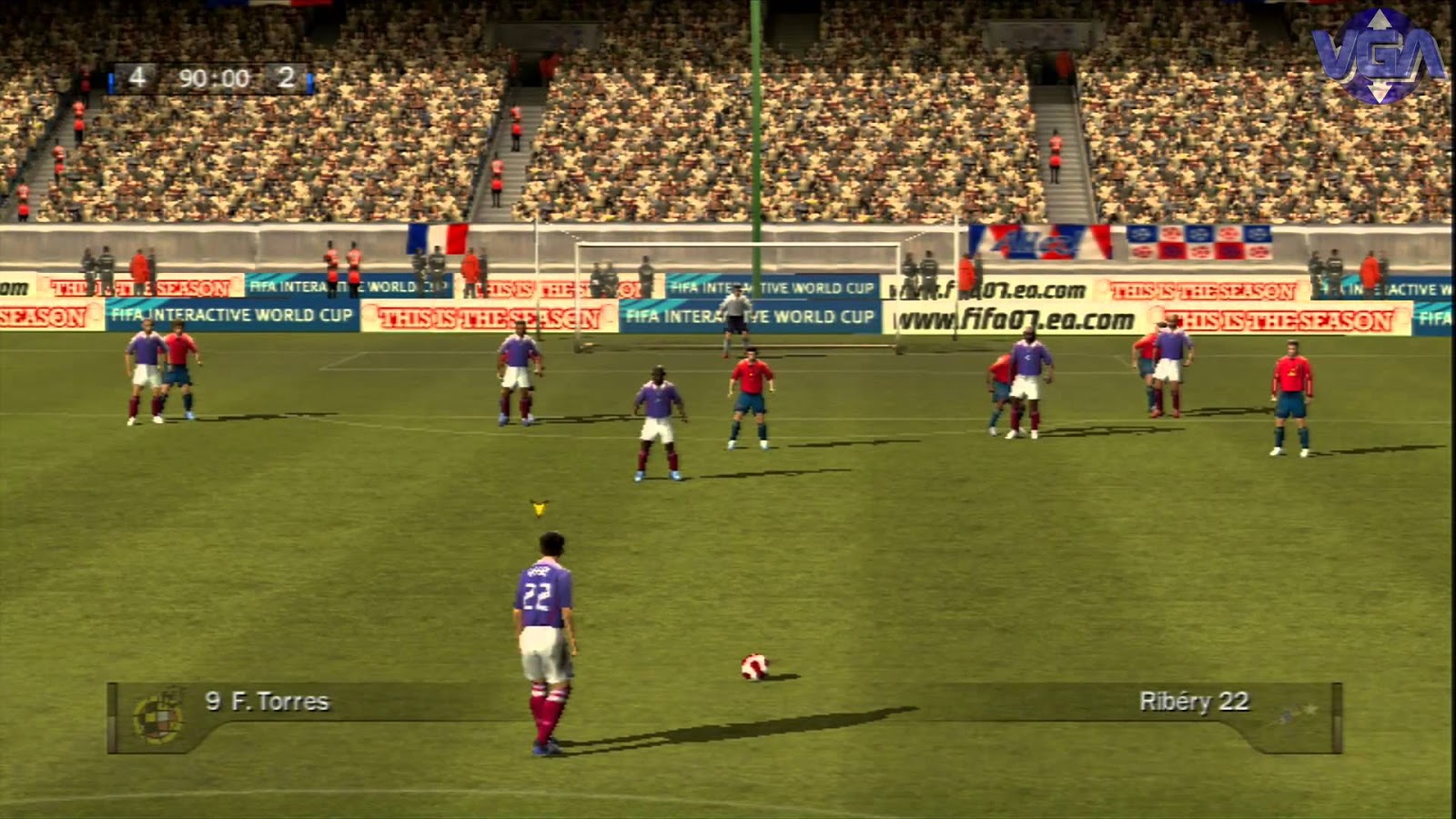This screenshot has width=1456, height=819.
Task: Toggle the away score showing 2
Action: 289,79
